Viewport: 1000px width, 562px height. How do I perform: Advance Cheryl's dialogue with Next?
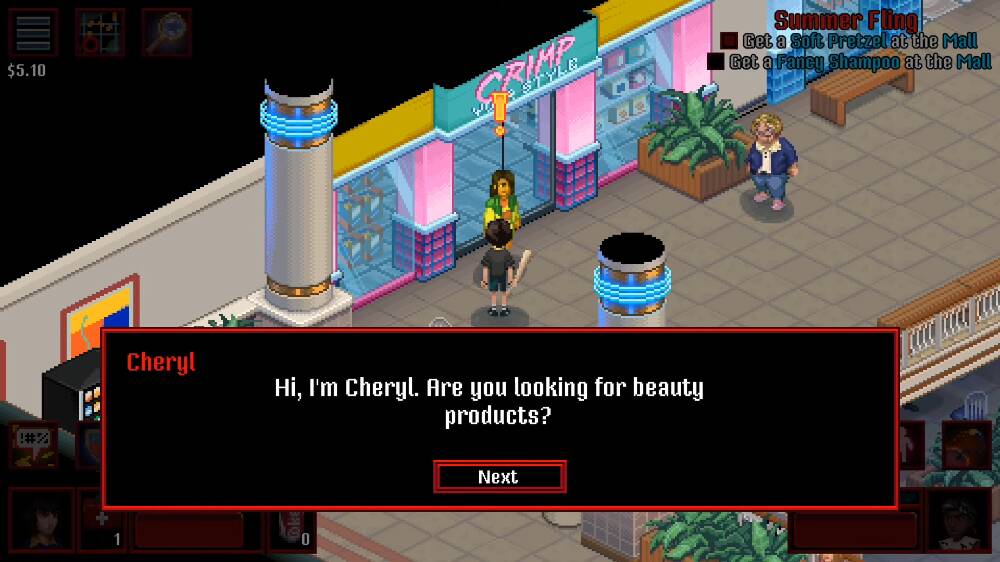click(x=499, y=477)
